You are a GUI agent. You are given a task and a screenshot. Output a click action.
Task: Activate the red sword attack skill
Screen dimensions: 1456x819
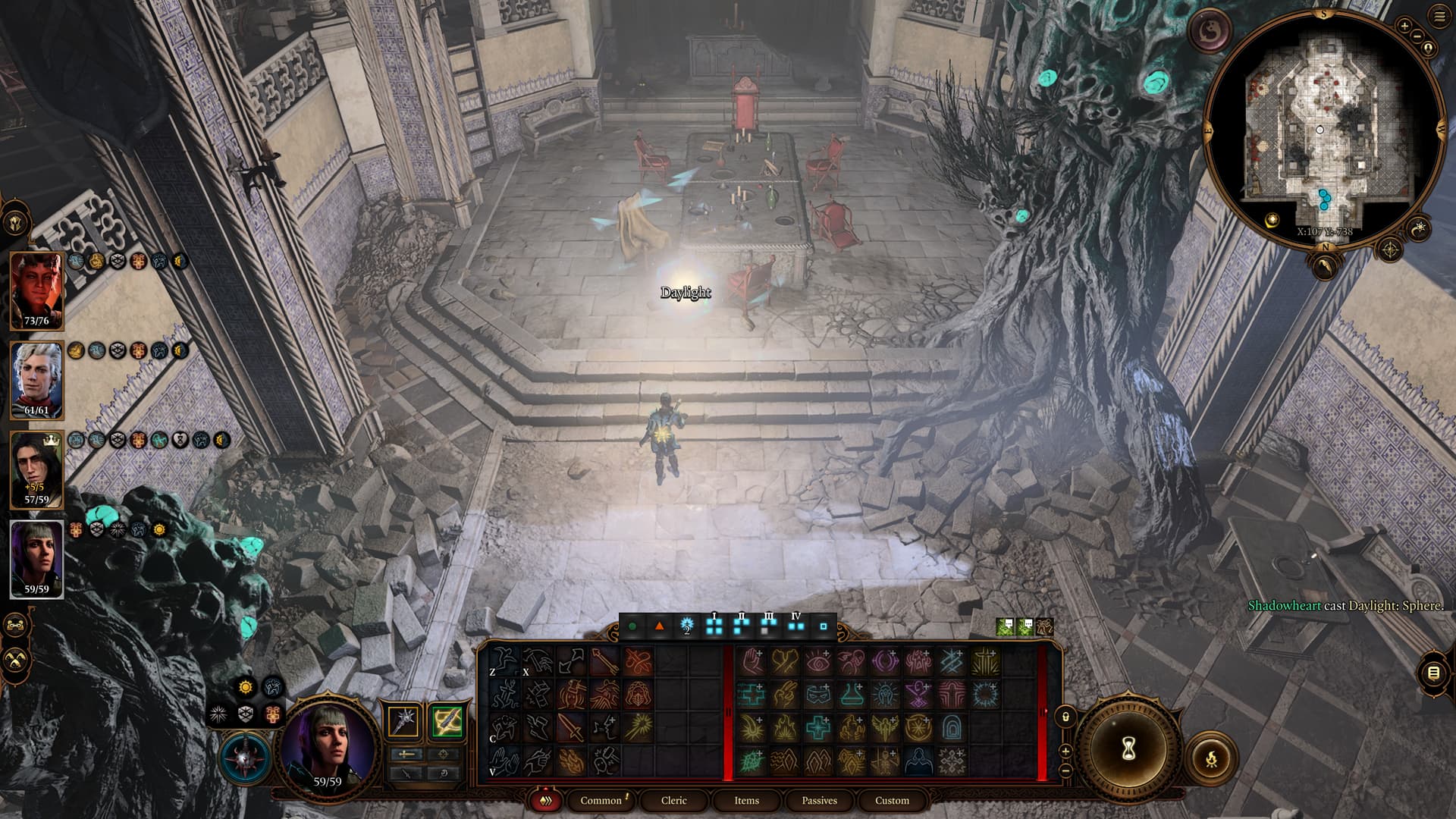tap(570, 727)
